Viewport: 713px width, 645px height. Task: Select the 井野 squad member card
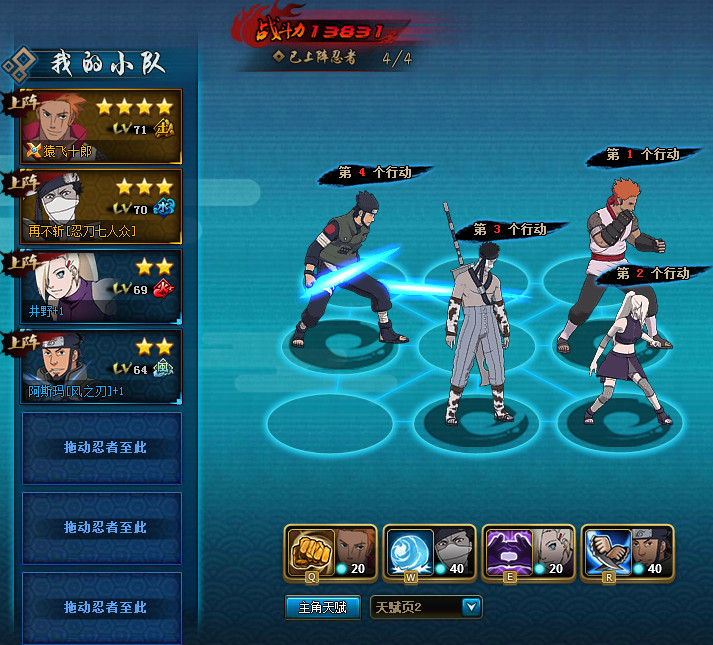pyautogui.click(x=101, y=286)
